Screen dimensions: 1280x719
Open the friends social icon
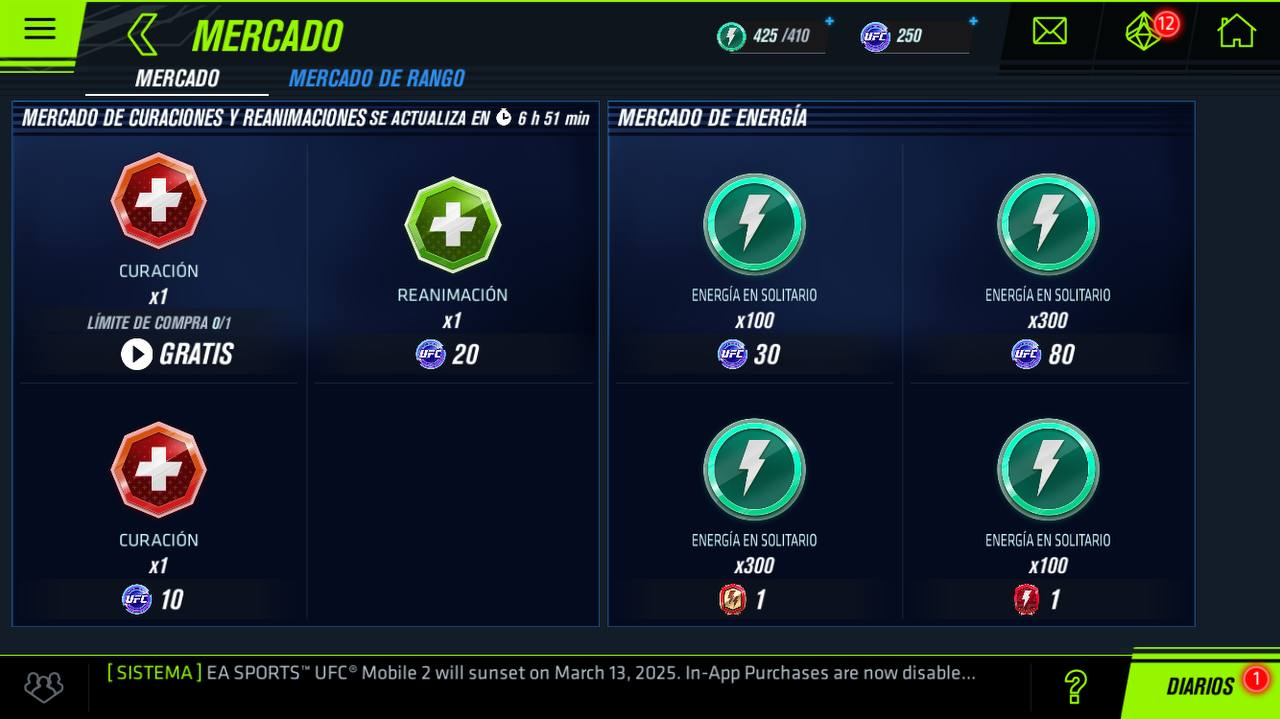[x=44, y=686]
